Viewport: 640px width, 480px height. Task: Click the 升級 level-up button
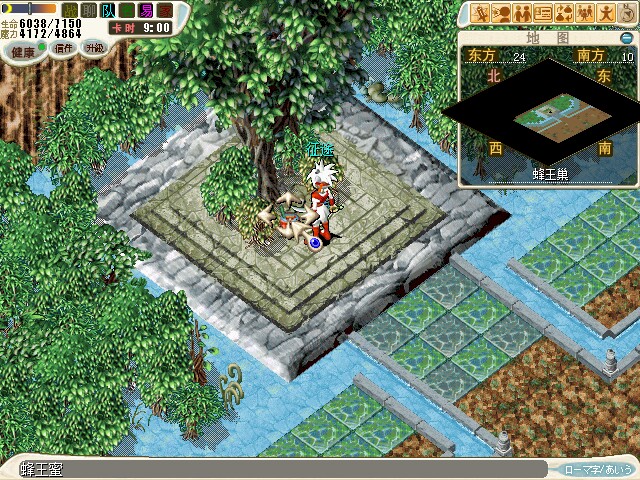(x=94, y=49)
